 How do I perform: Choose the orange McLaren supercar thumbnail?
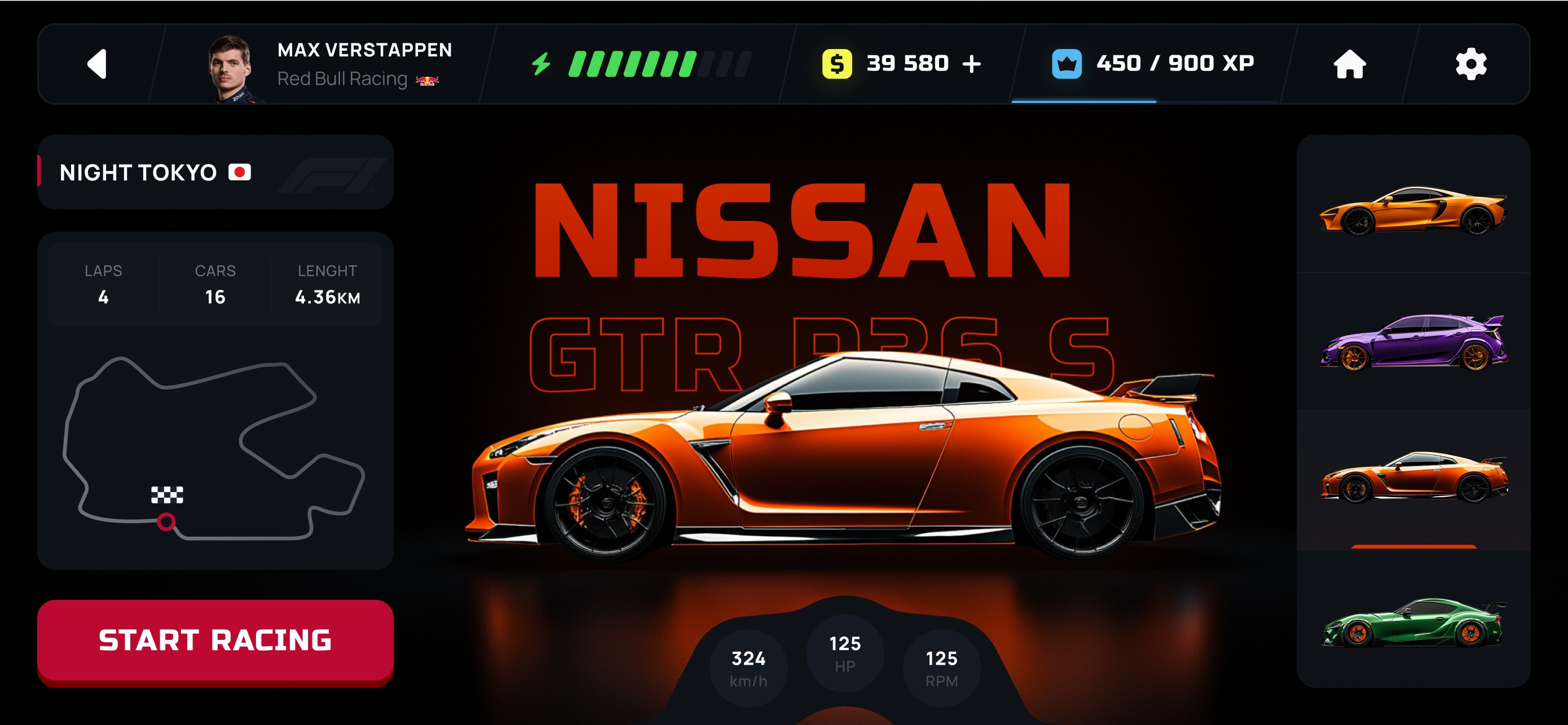click(1413, 210)
